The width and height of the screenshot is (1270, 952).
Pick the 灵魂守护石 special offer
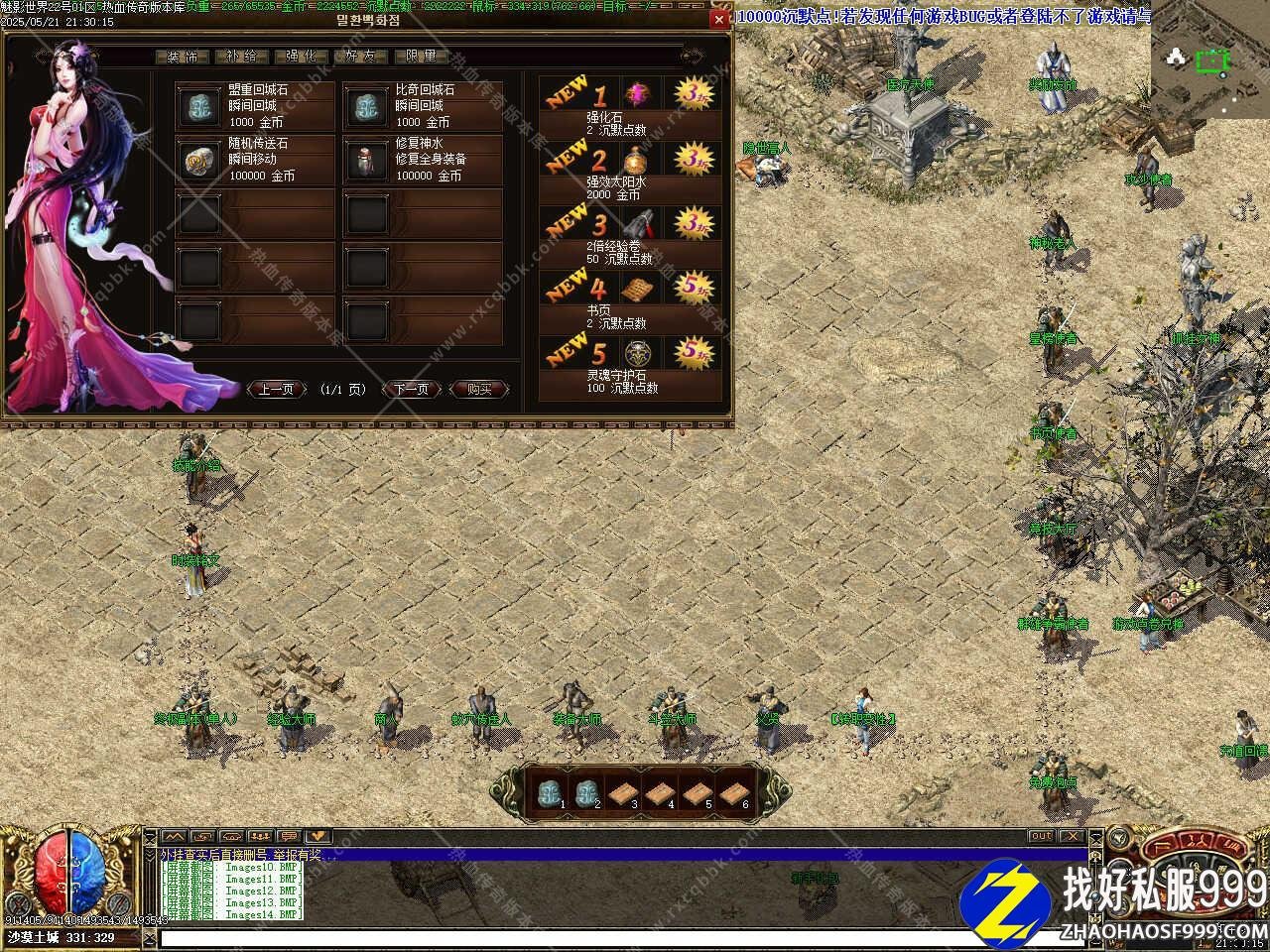(630, 365)
